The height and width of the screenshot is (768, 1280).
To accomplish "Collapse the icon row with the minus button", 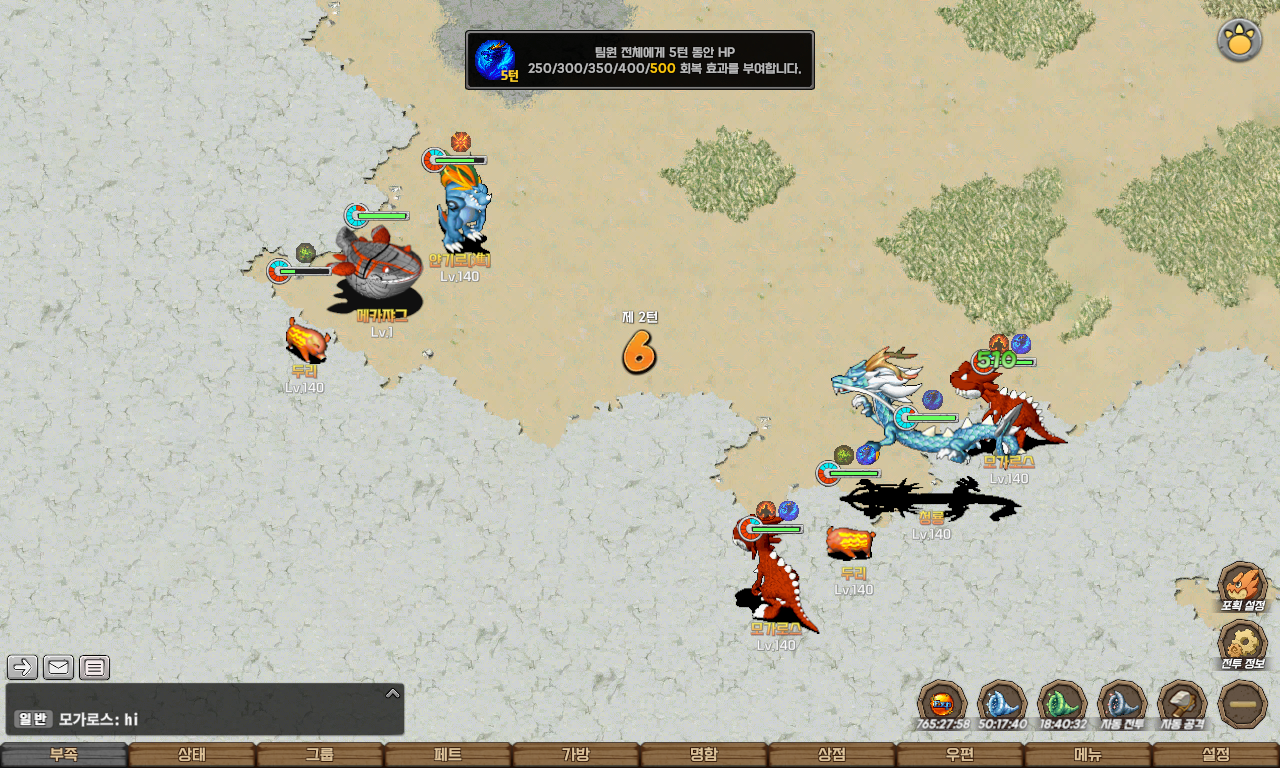I will coord(1243,704).
